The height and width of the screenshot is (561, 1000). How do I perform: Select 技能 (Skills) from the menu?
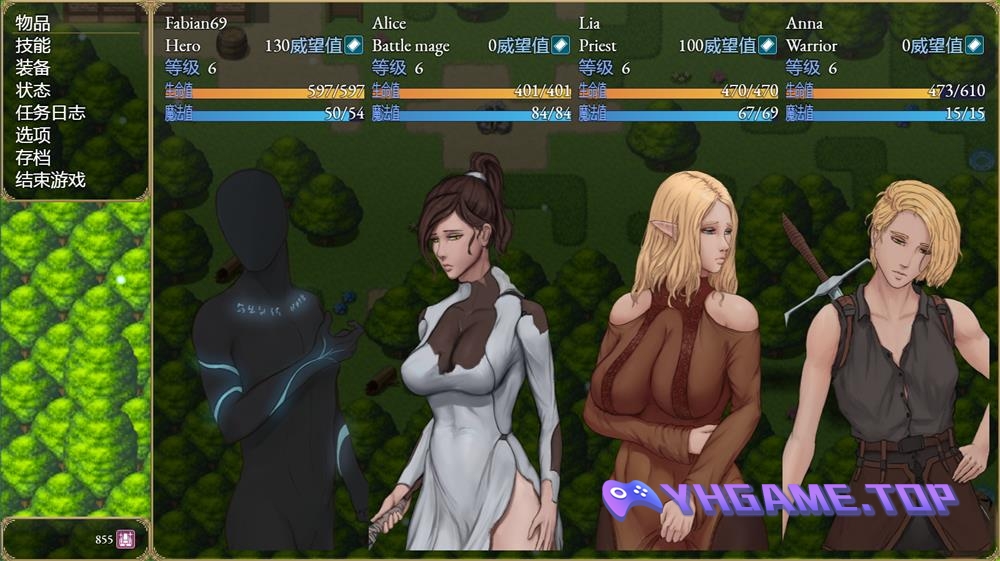tap(33, 45)
